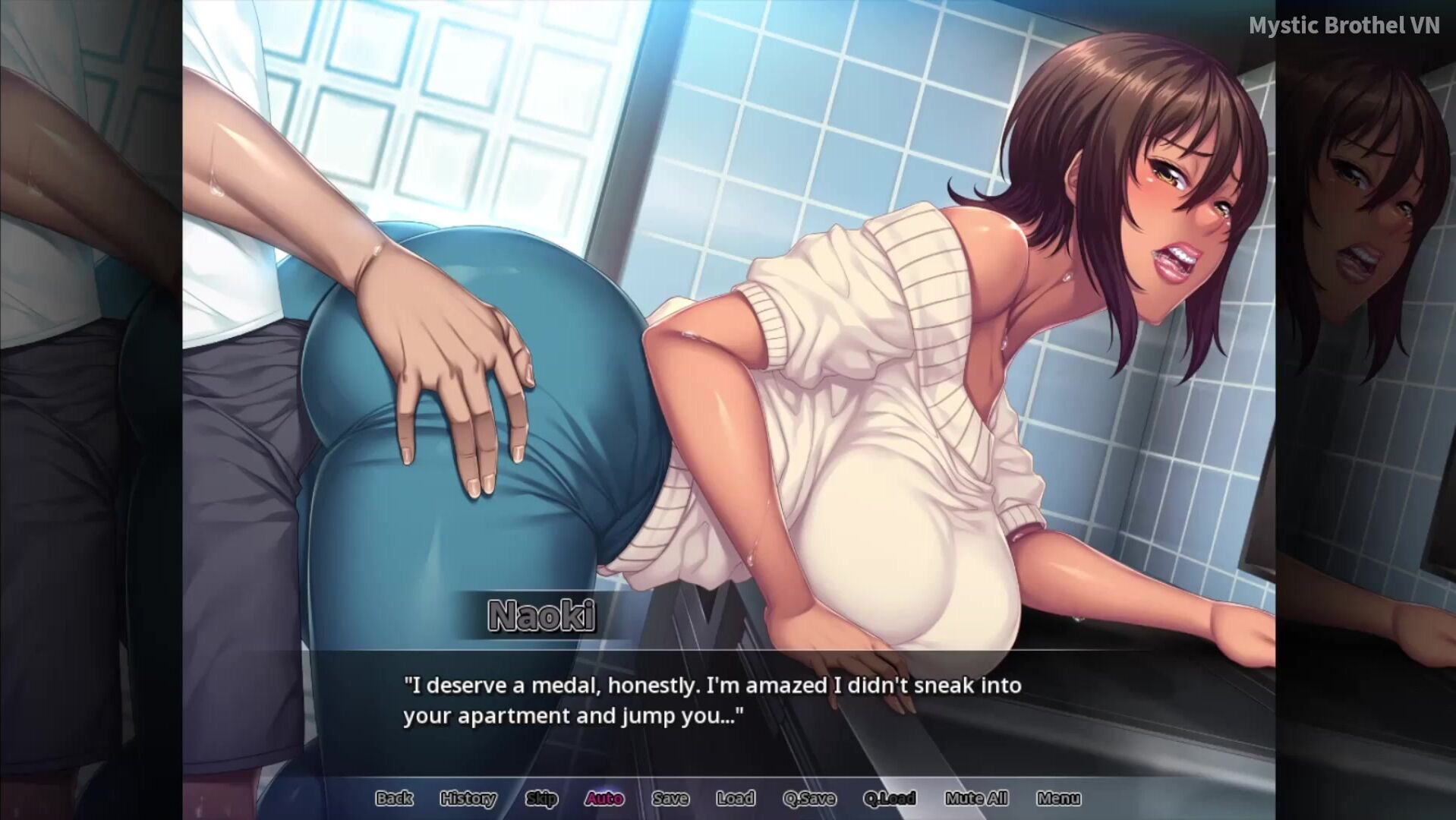Open the game Menu
Viewport: 1456px width, 820px height.
point(1058,798)
